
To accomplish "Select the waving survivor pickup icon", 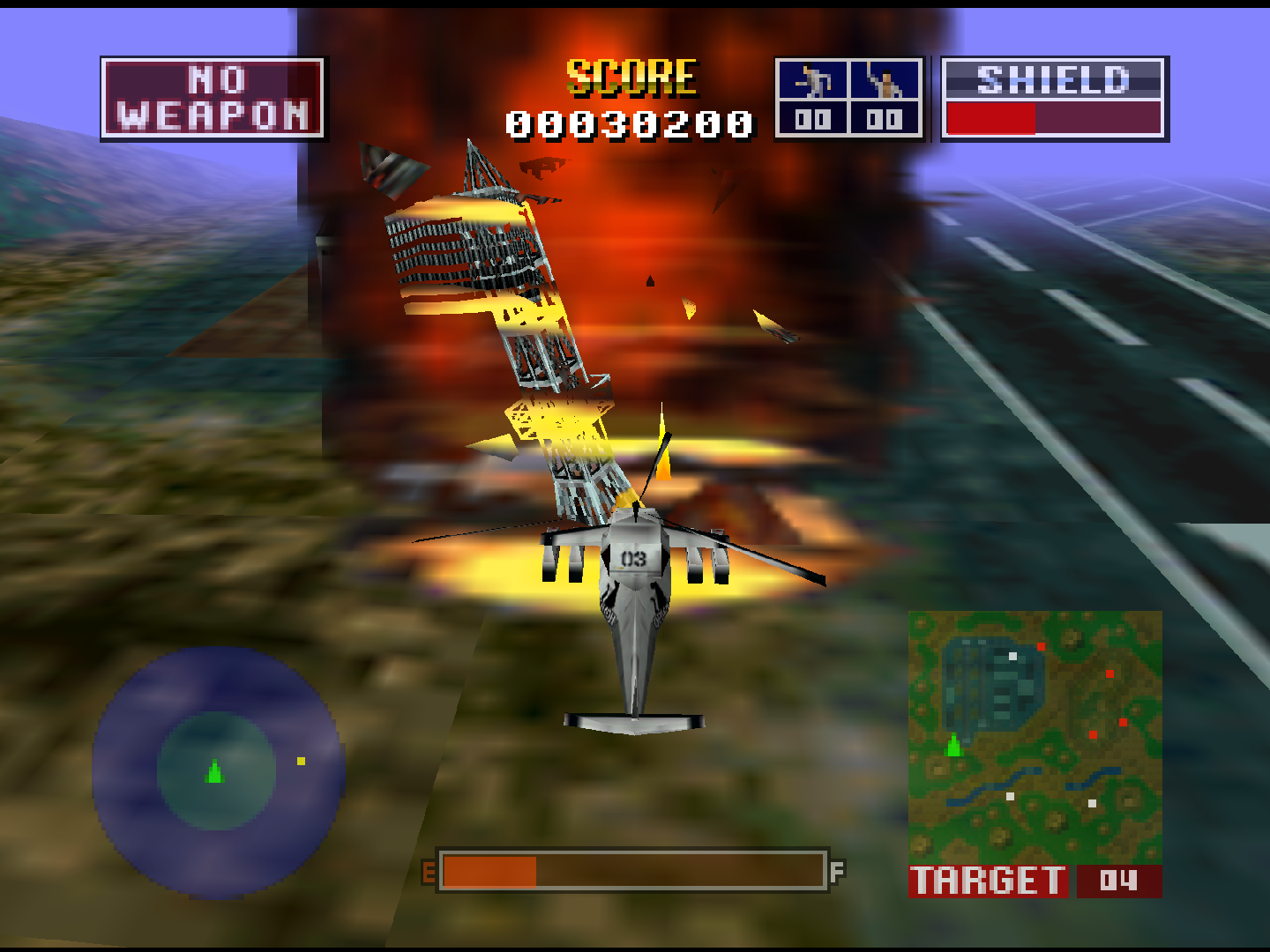I will click(x=887, y=82).
